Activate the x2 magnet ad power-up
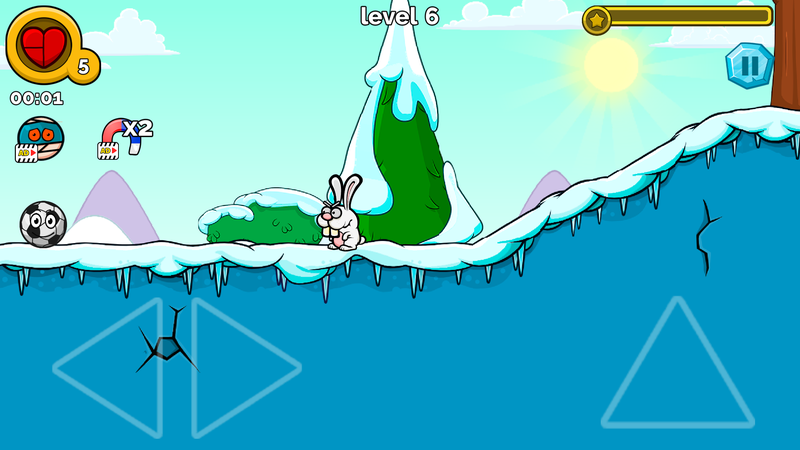 pos(123,138)
